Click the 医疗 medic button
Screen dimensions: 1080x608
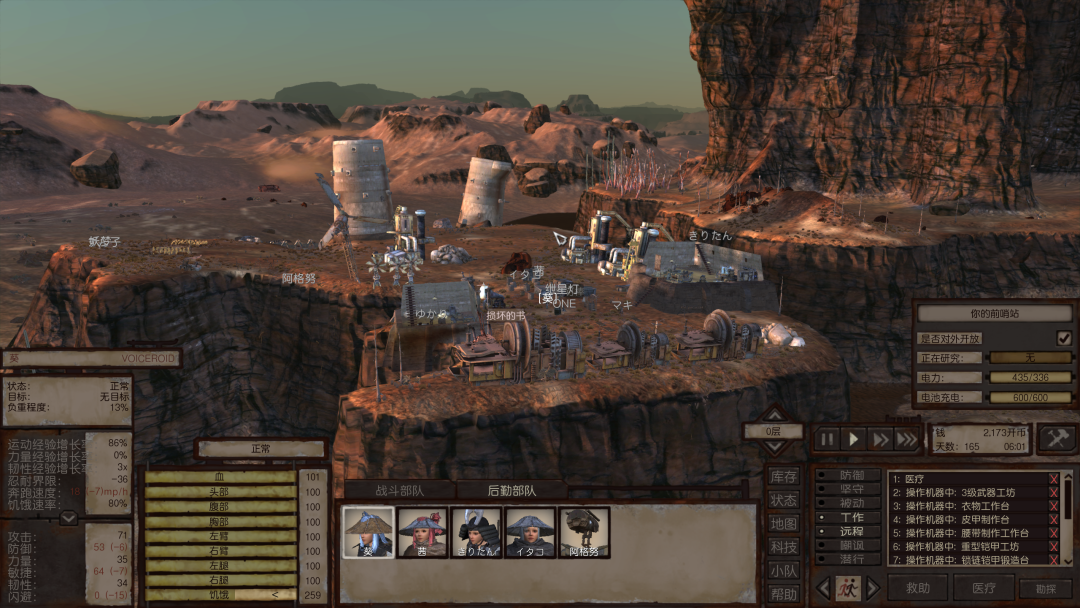983,588
